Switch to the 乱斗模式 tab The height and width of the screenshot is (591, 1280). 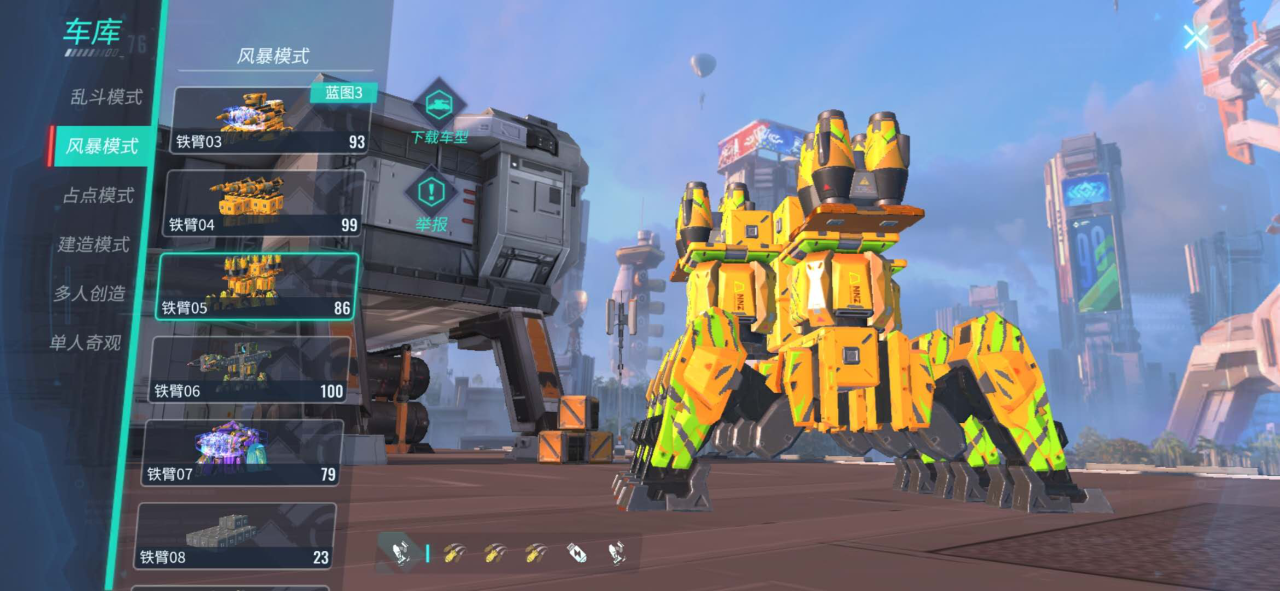tap(106, 97)
